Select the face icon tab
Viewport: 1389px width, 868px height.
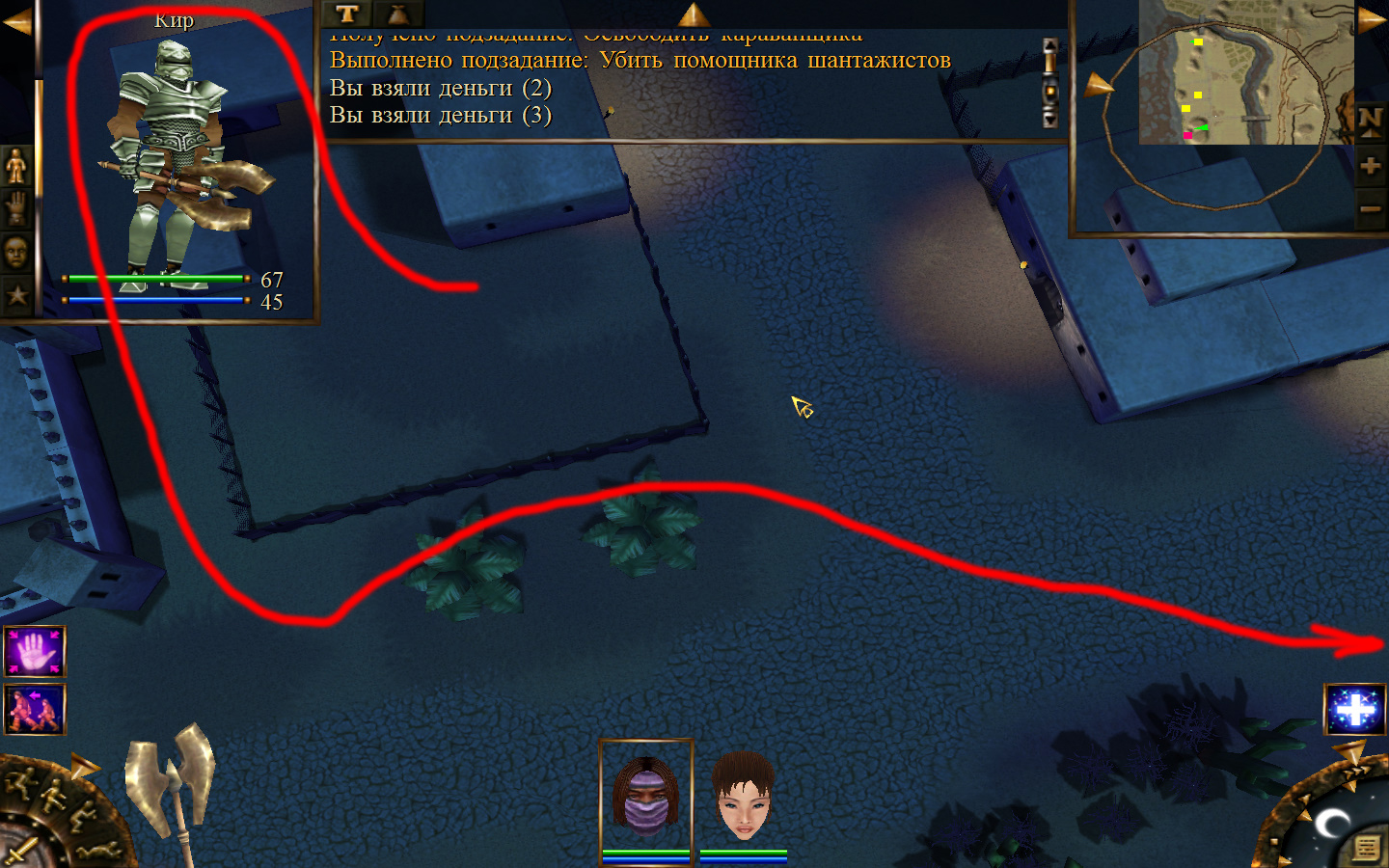tap(16, 253)
